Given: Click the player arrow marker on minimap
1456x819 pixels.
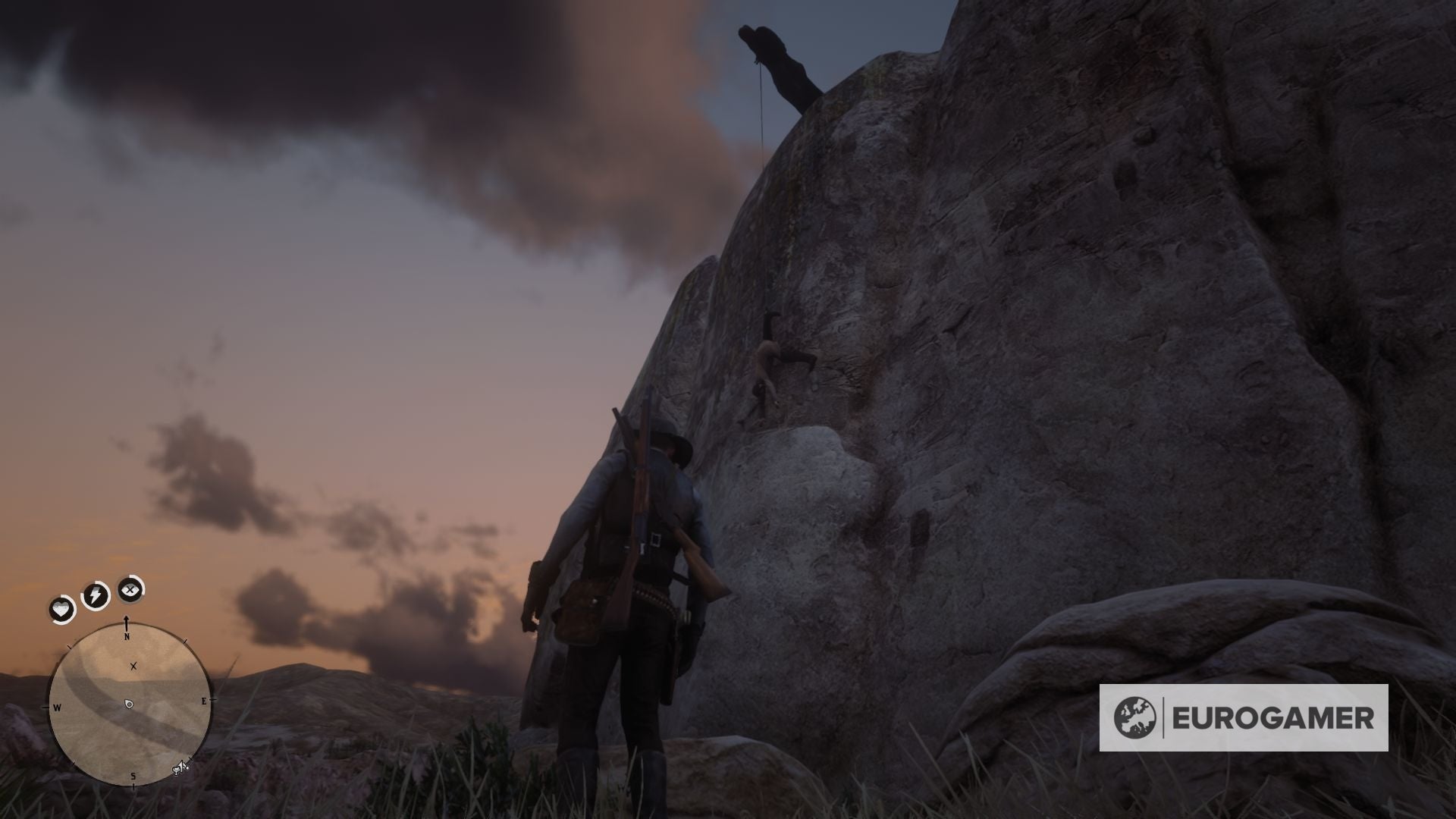Looking at the screenshot, I should pyautogui.click(x=128, y=704).
